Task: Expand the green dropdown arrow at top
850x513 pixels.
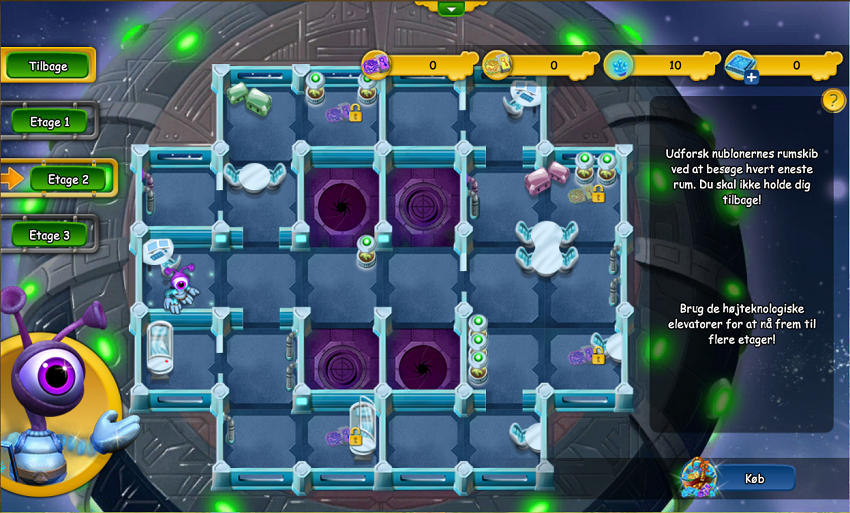Action: pyautogui.click(x=452, y=8)
